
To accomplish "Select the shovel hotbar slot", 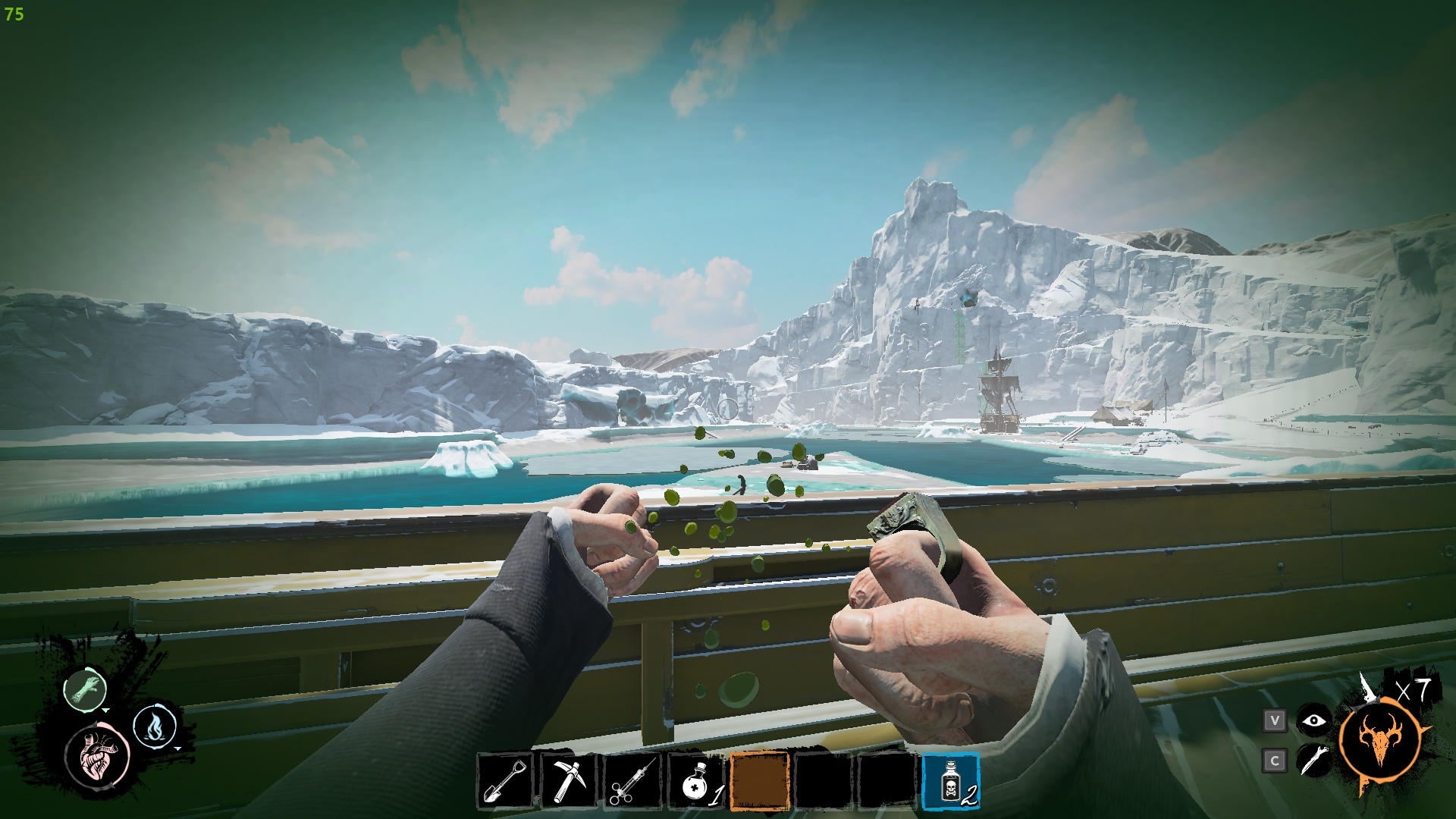I will pyautogui.click(x=506, y=781).
